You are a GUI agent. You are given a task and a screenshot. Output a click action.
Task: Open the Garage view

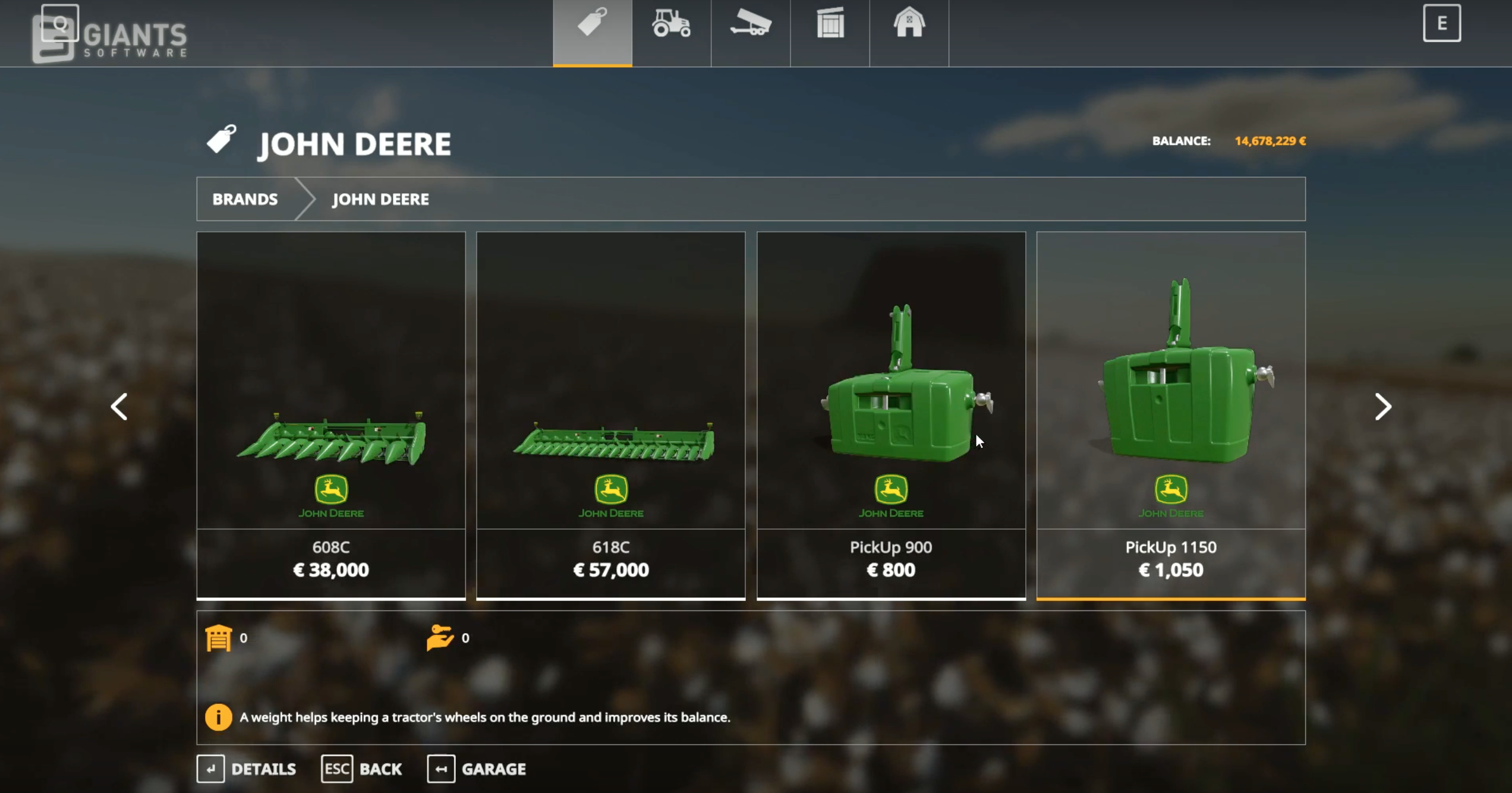(477, 769)
